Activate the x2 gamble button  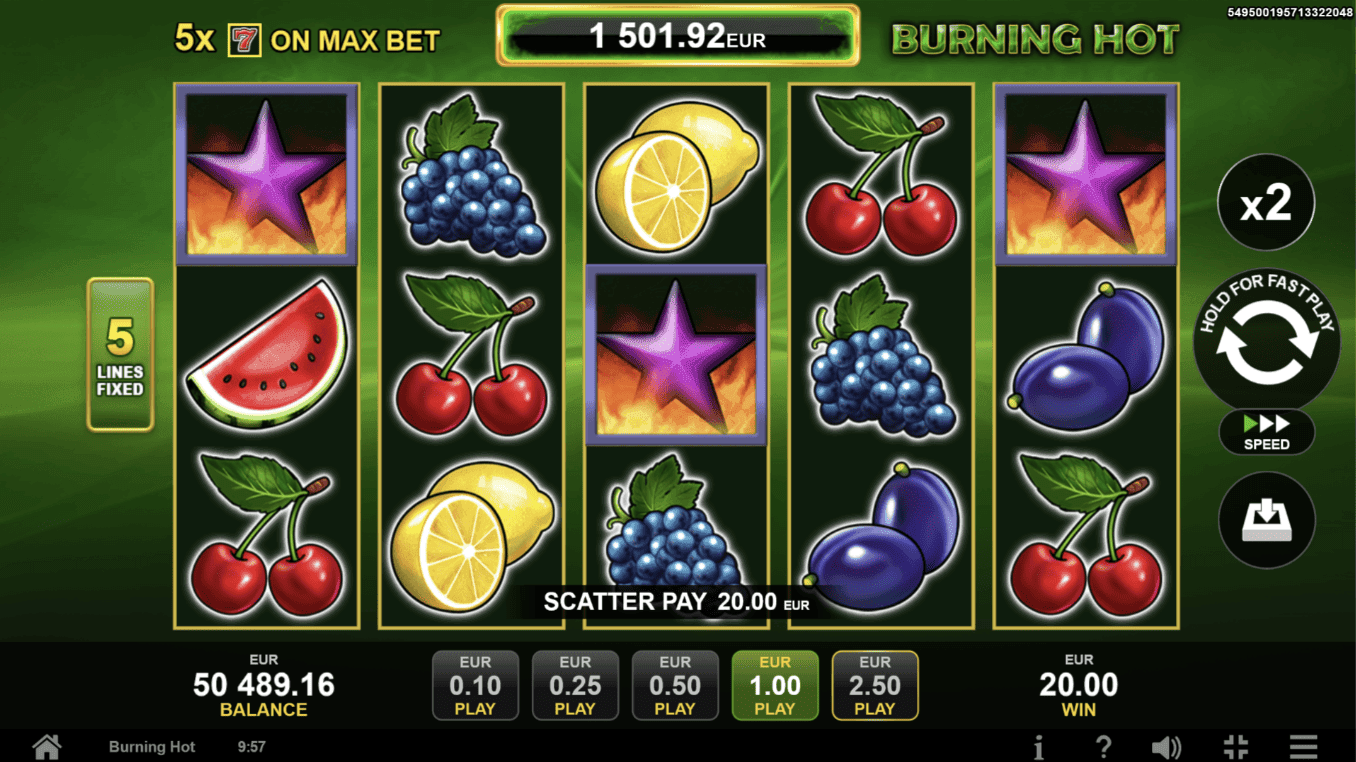pos(1266,203)
